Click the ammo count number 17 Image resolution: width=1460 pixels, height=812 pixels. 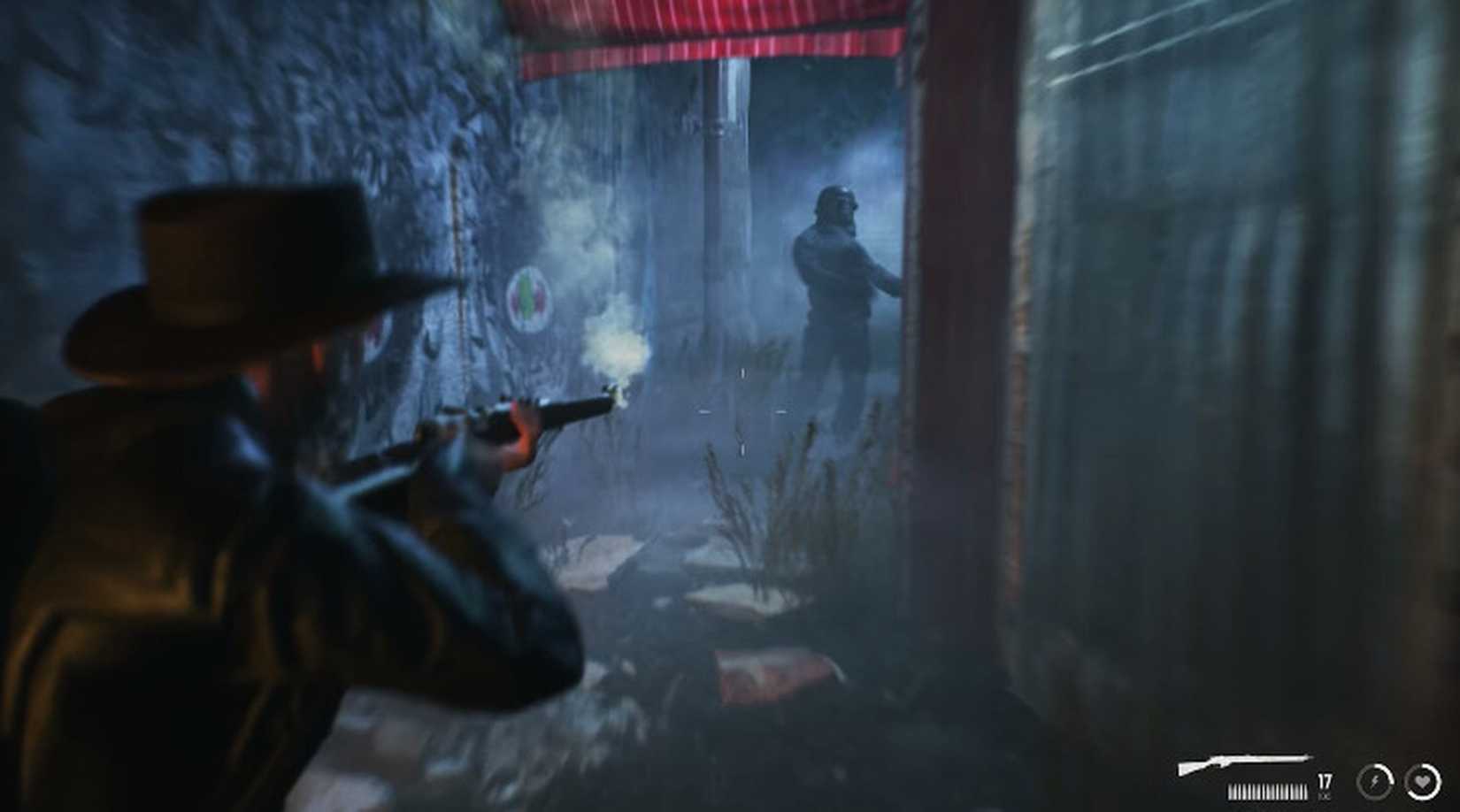1324,781
